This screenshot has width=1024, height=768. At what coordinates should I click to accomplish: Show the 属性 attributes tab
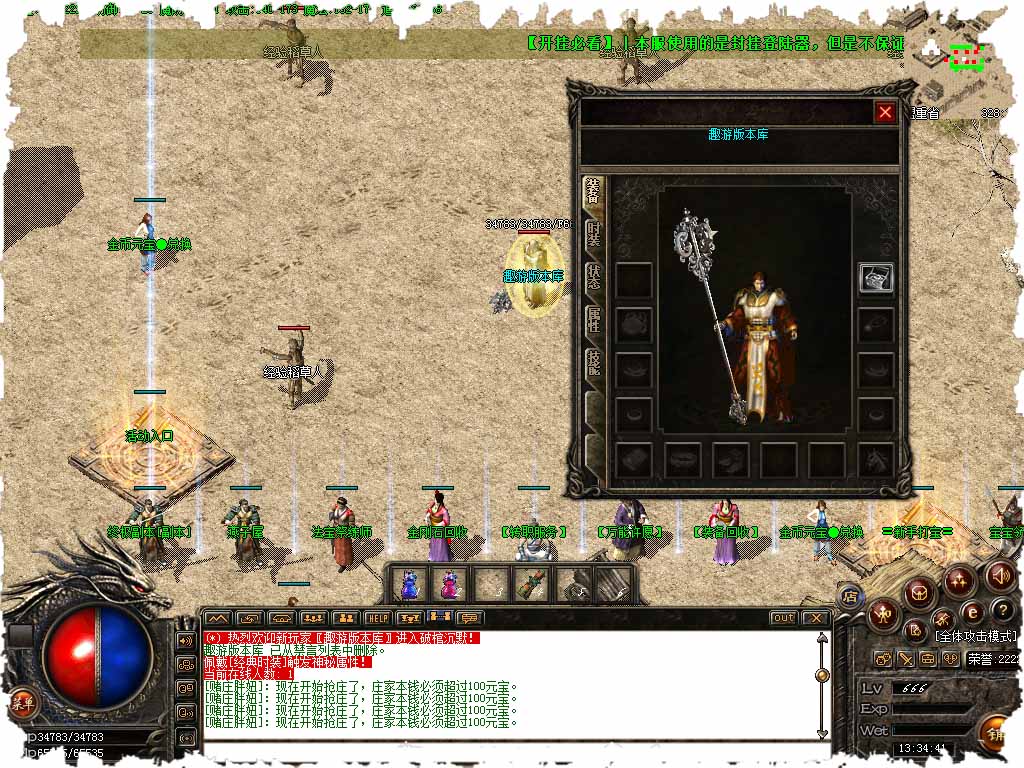(x=594, y=322)
